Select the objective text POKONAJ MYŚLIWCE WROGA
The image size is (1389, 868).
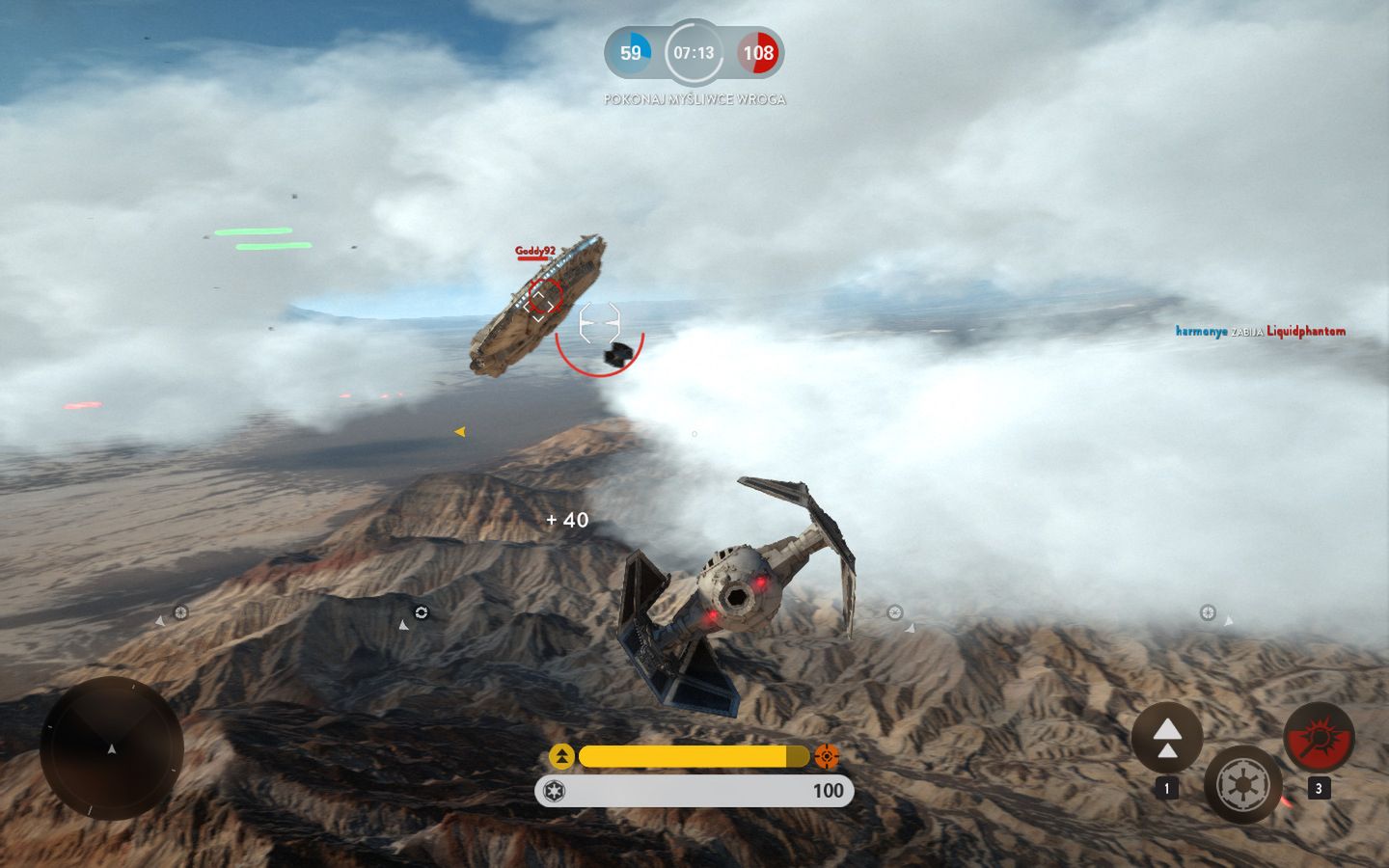coord(694,98)
